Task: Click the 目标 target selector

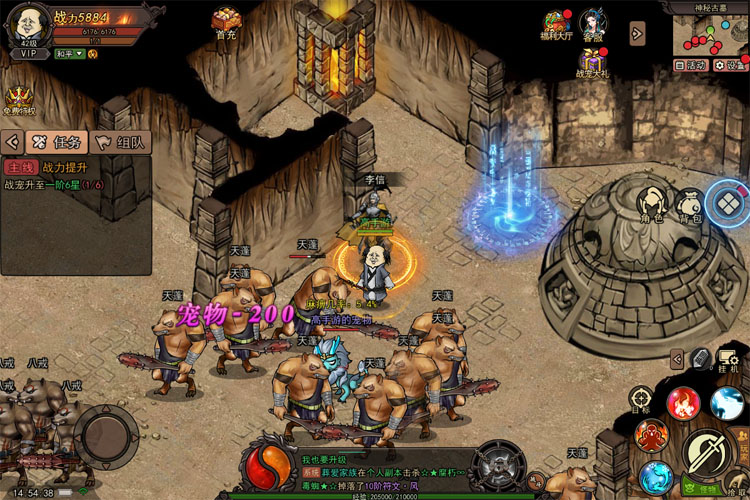Action: click(x=641, y=399)
